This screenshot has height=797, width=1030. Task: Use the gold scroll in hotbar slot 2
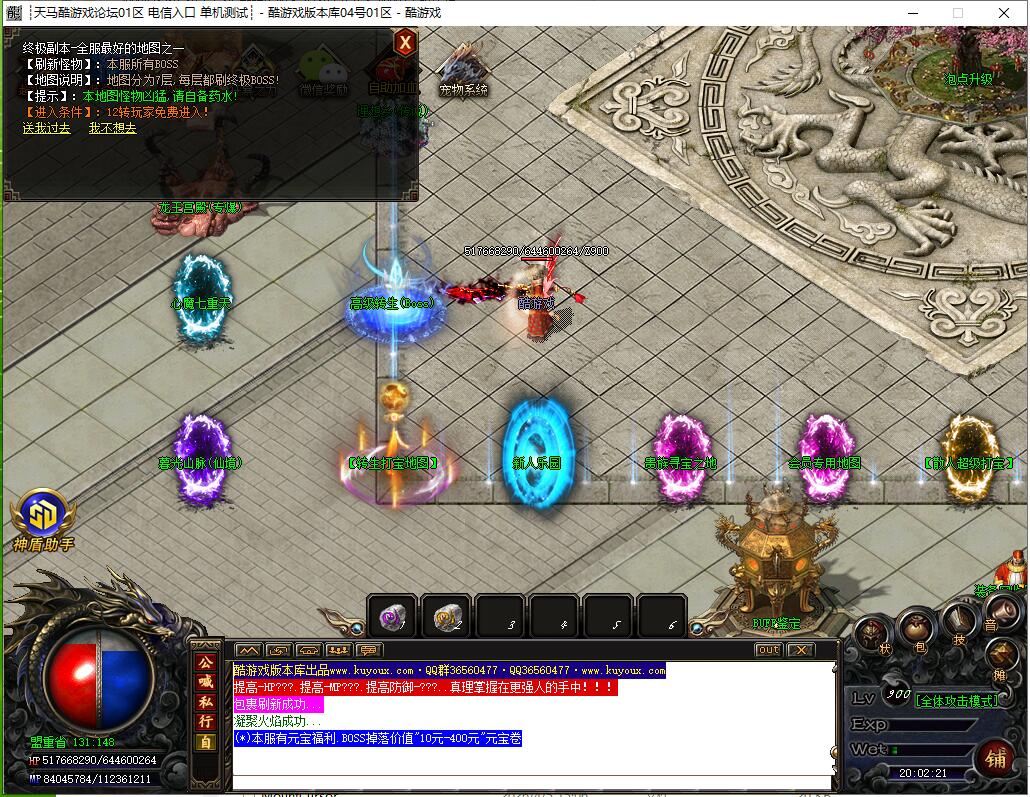(446, 619)
